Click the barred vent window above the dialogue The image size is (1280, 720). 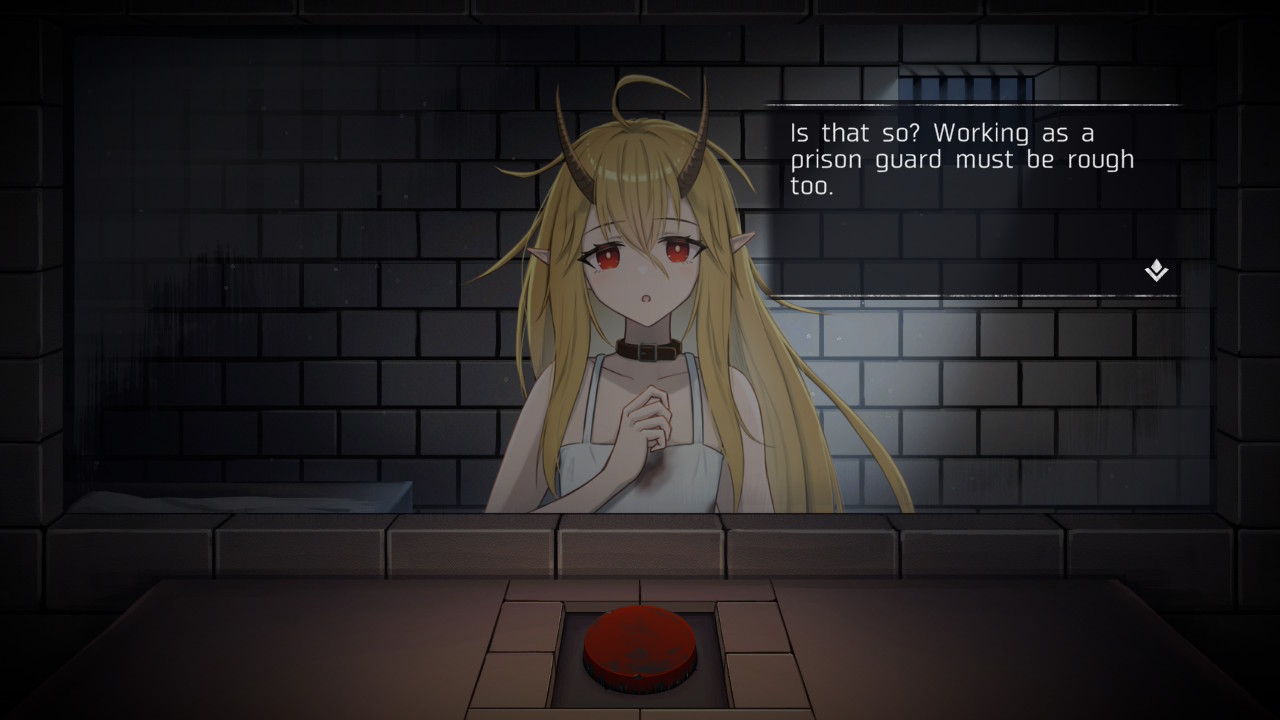click(x=965, y=84)
